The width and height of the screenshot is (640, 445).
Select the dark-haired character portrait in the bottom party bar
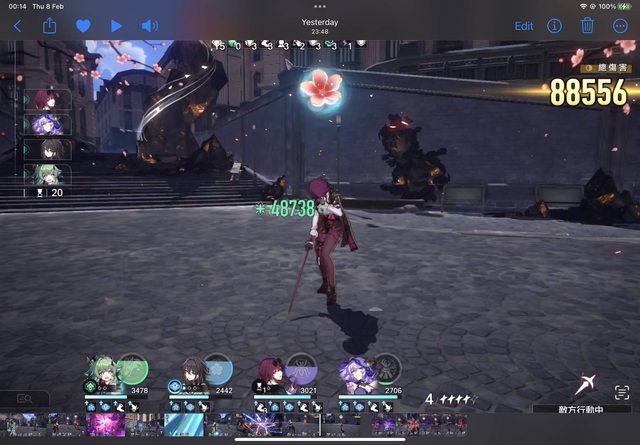191,369
